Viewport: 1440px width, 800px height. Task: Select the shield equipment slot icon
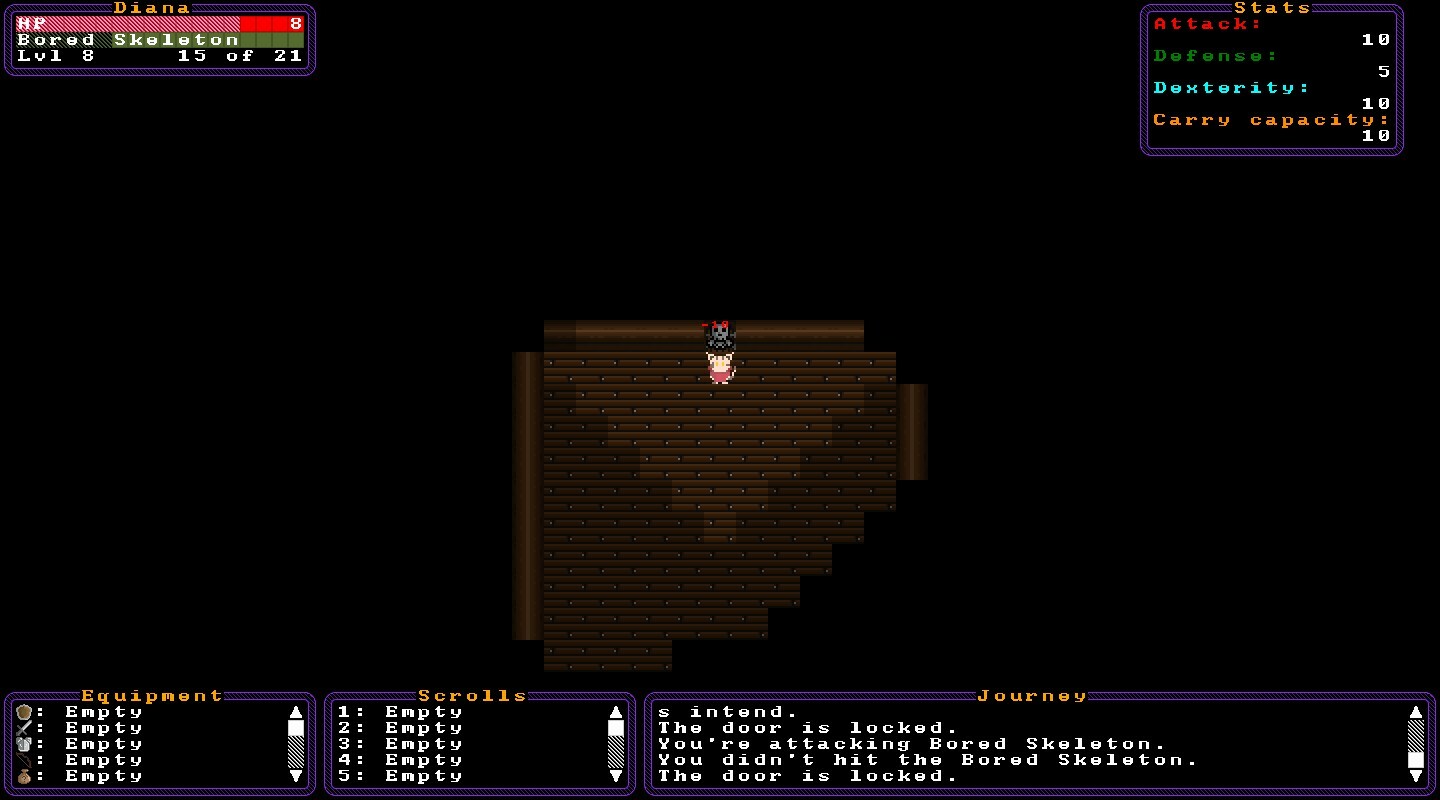(23, 711)
